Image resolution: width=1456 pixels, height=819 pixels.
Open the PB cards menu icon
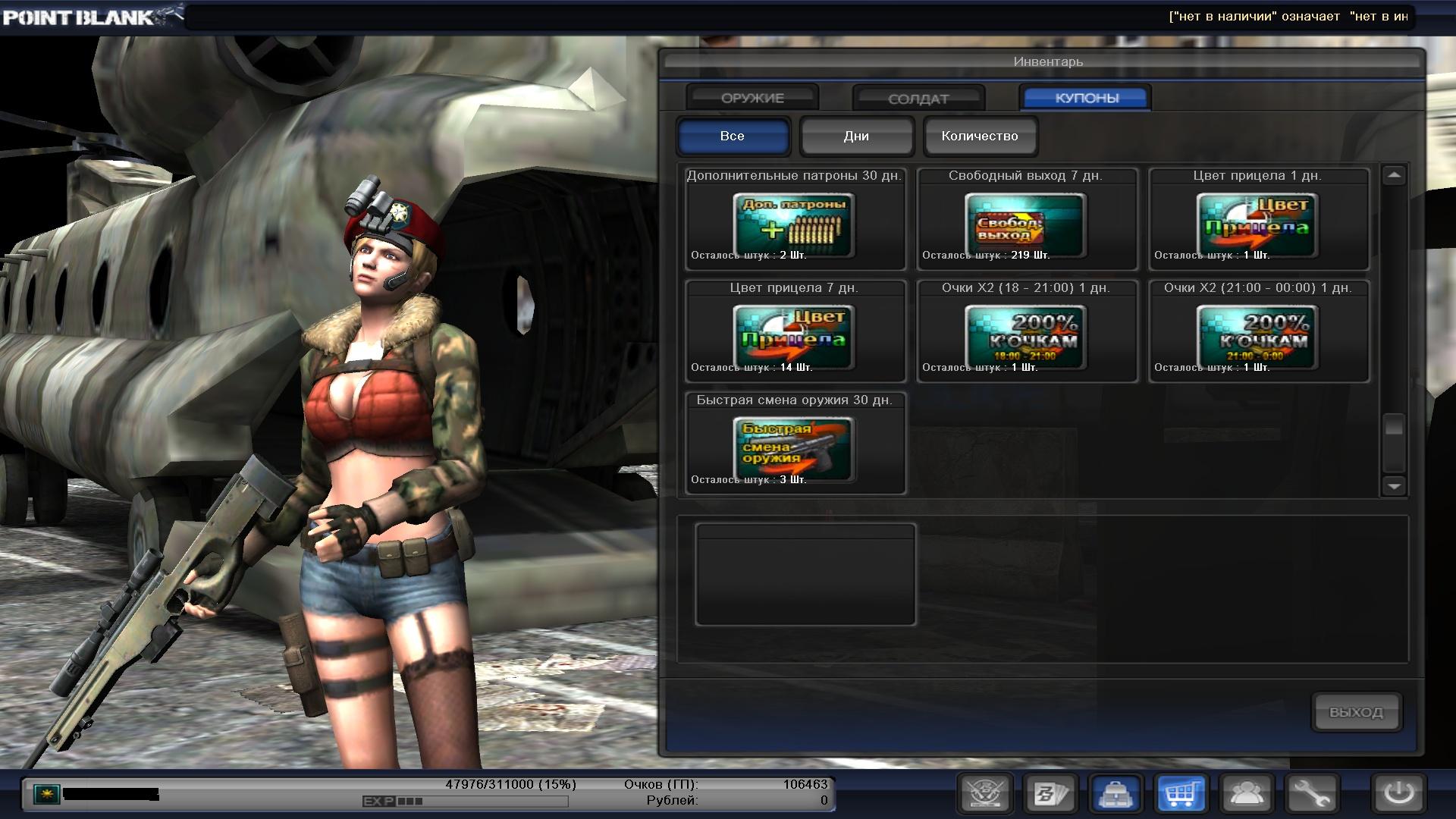tap(1050, 794)
